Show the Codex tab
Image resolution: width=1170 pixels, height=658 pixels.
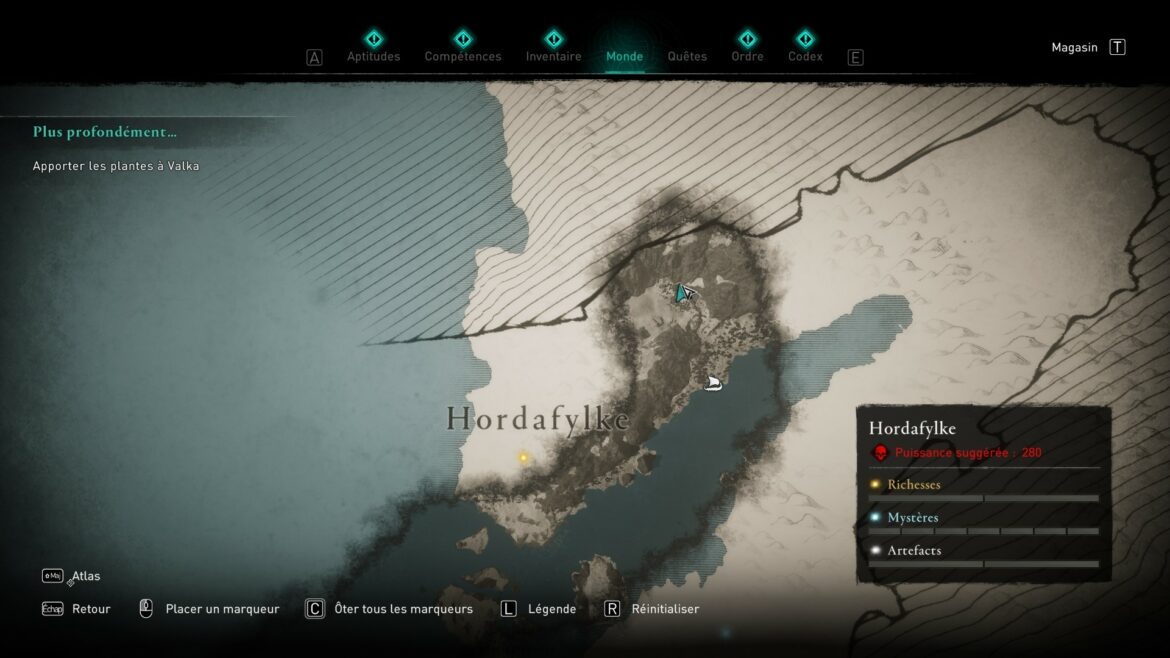(x=805, y=56)
